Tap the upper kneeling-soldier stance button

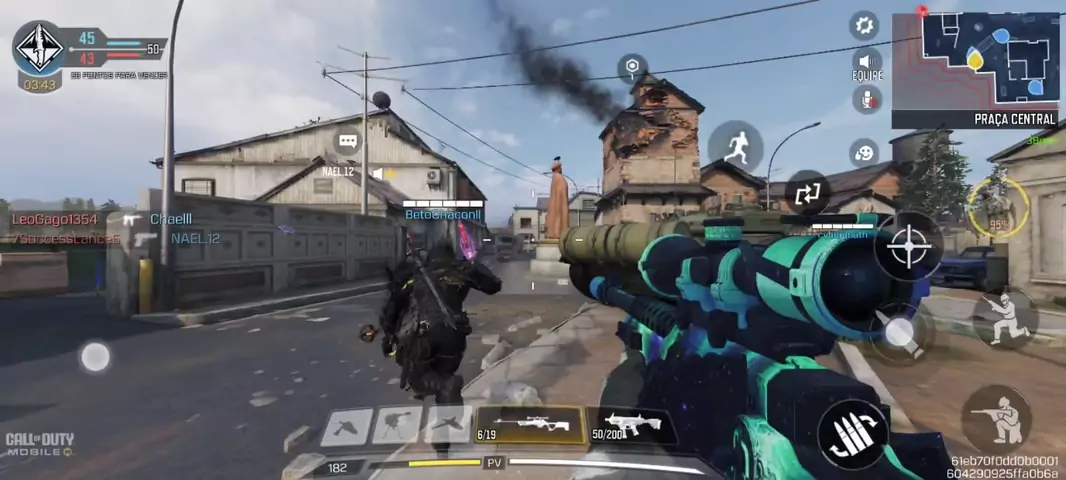(x=1004, y=317)
